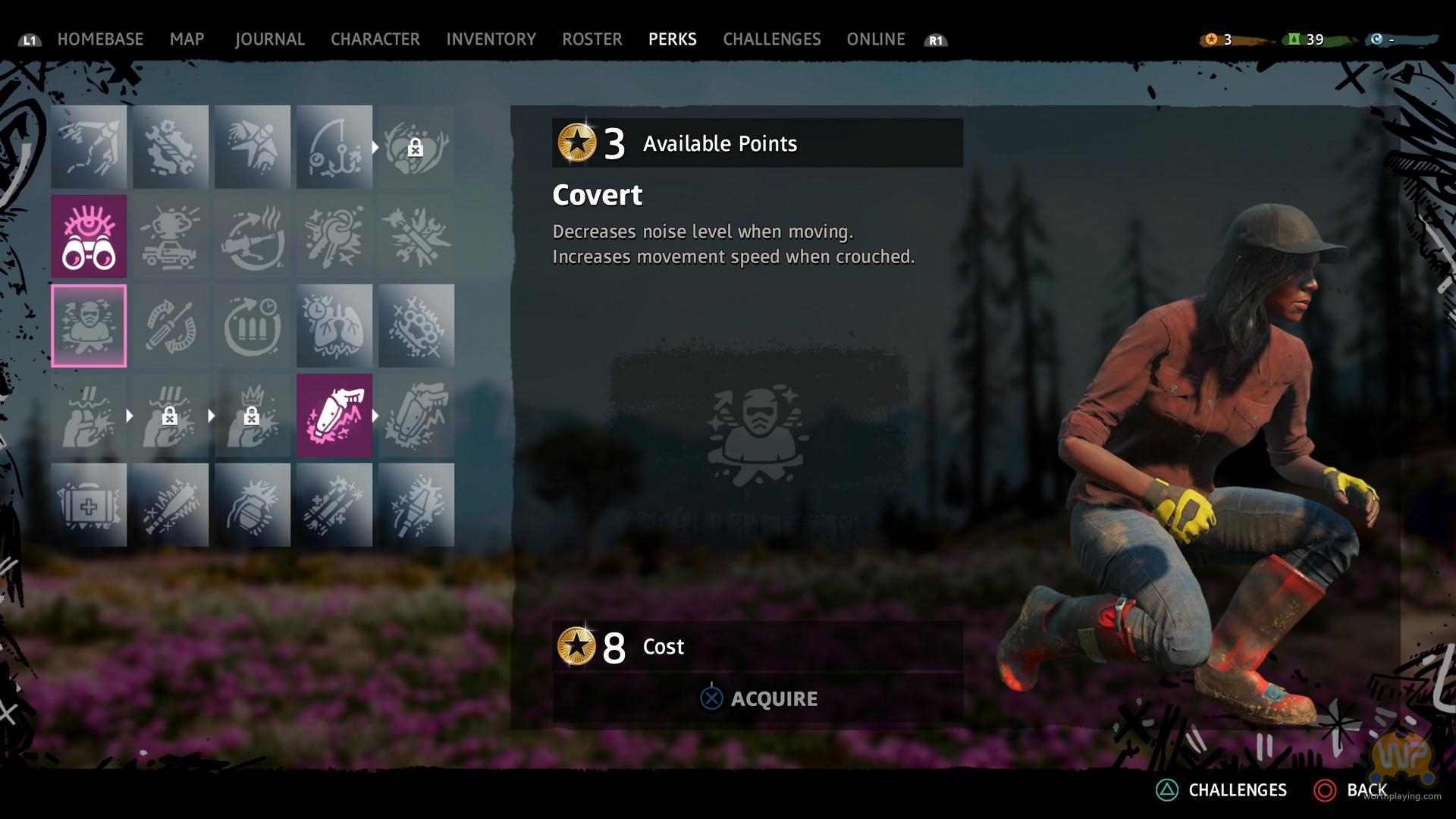Switch to the Map tab
Viewport: 1456px width, 819px height.
(187, 39)
